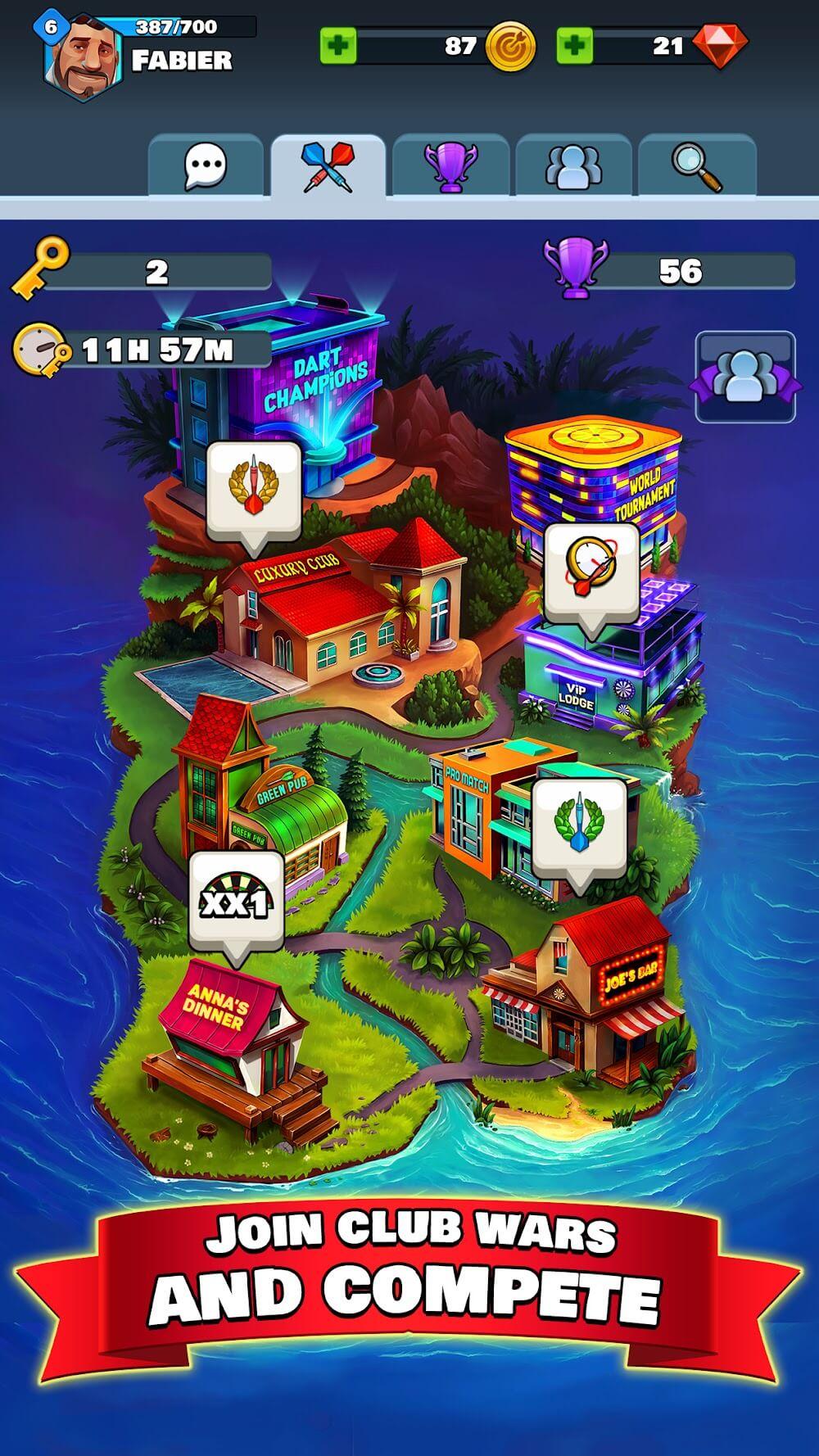Open the magnifying glass search tab

pos(697,166)
